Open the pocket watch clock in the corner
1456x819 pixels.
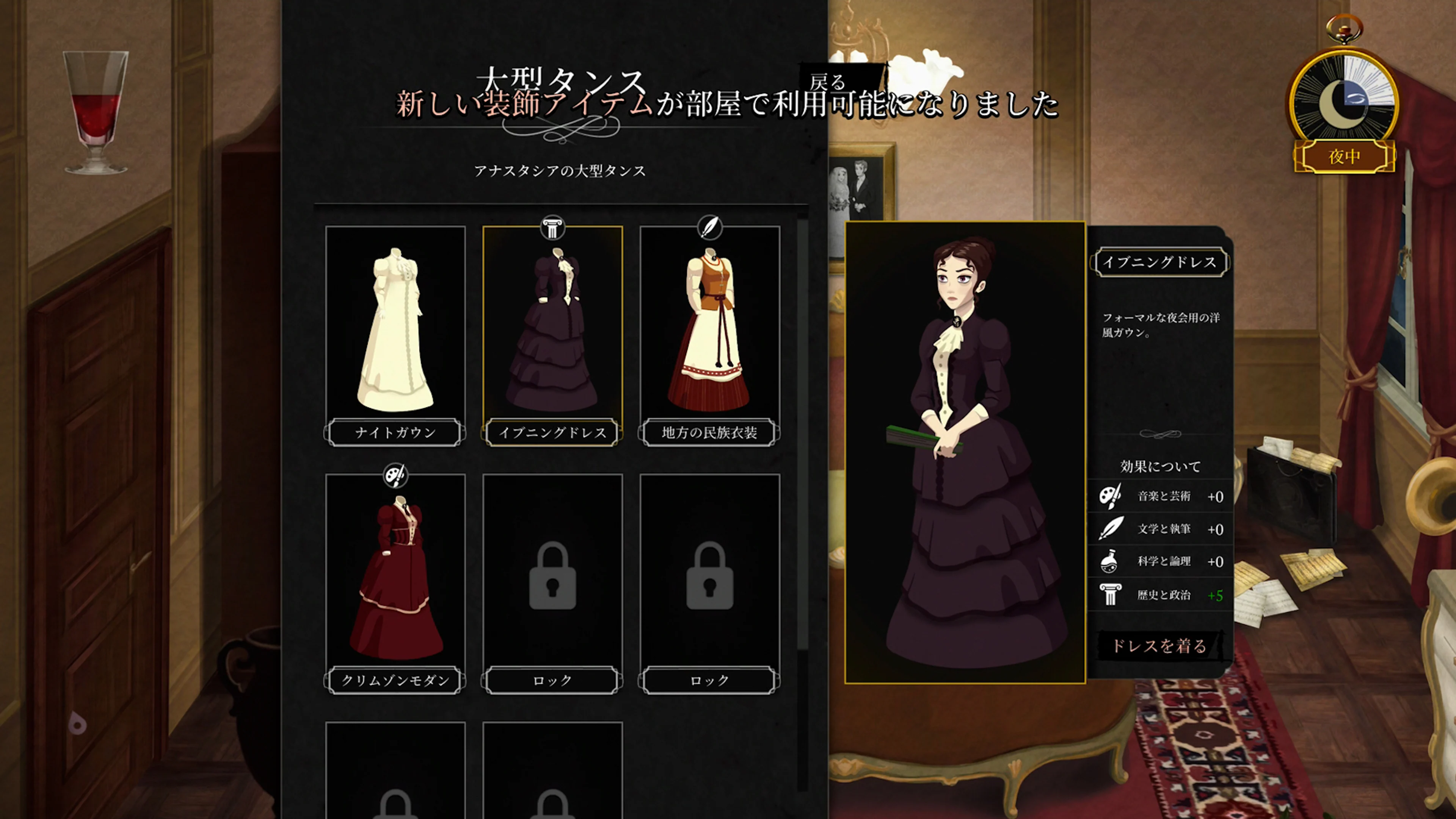click(x=1343, y=96)
